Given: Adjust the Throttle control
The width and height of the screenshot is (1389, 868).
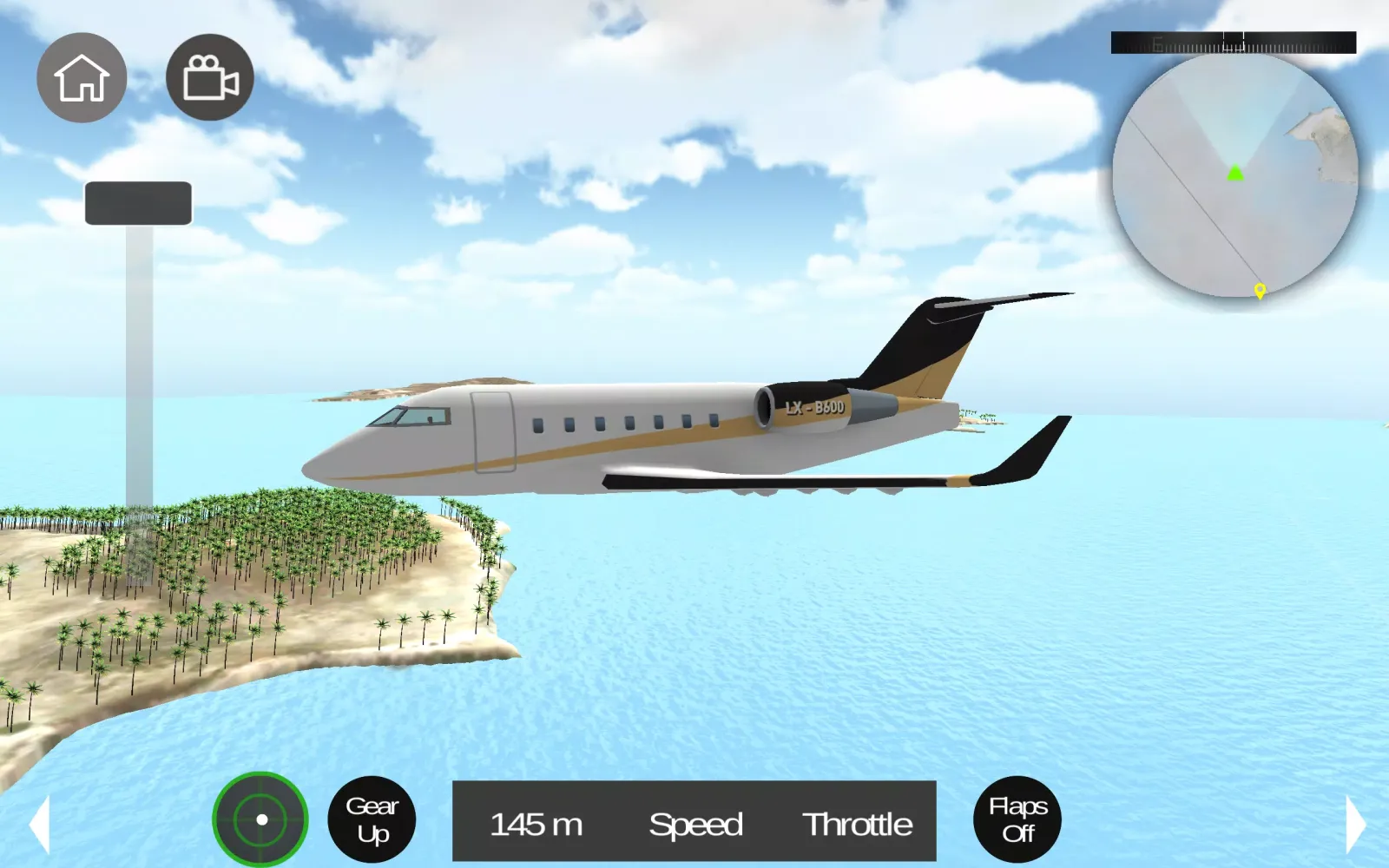Looking at the screenshot, I should (858, 824).
